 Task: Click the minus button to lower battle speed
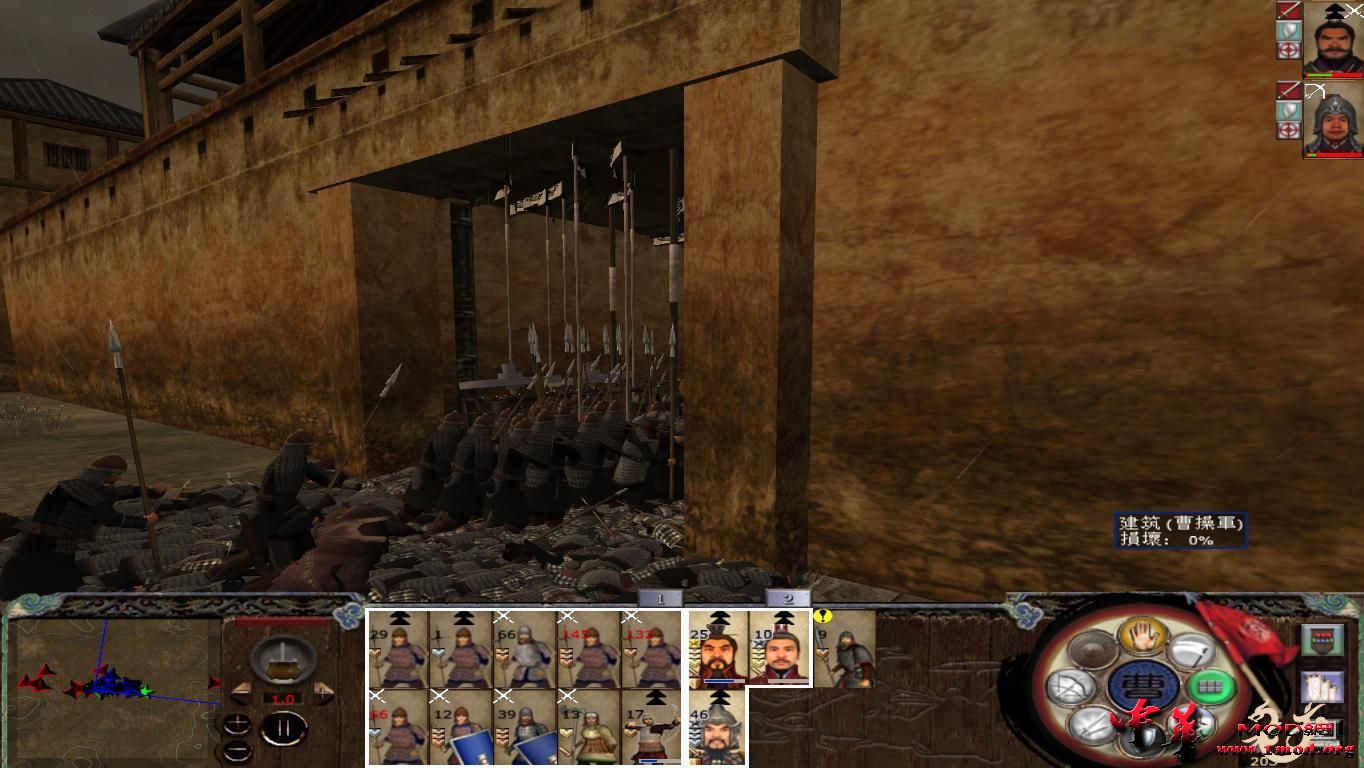(237, 750)
